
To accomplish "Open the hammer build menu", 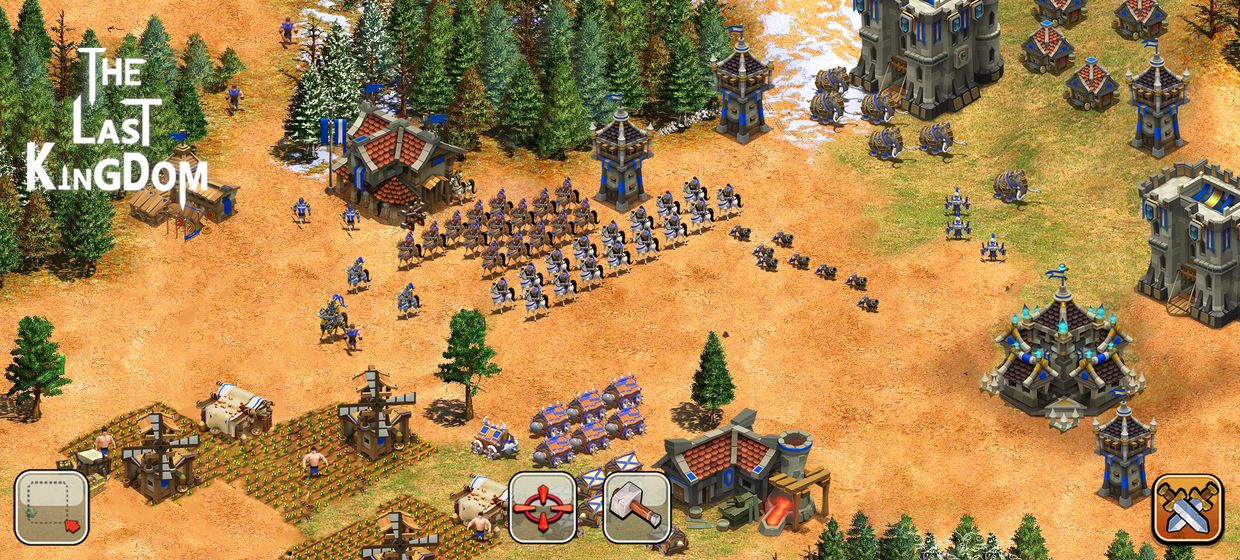I will click(636, 507).
